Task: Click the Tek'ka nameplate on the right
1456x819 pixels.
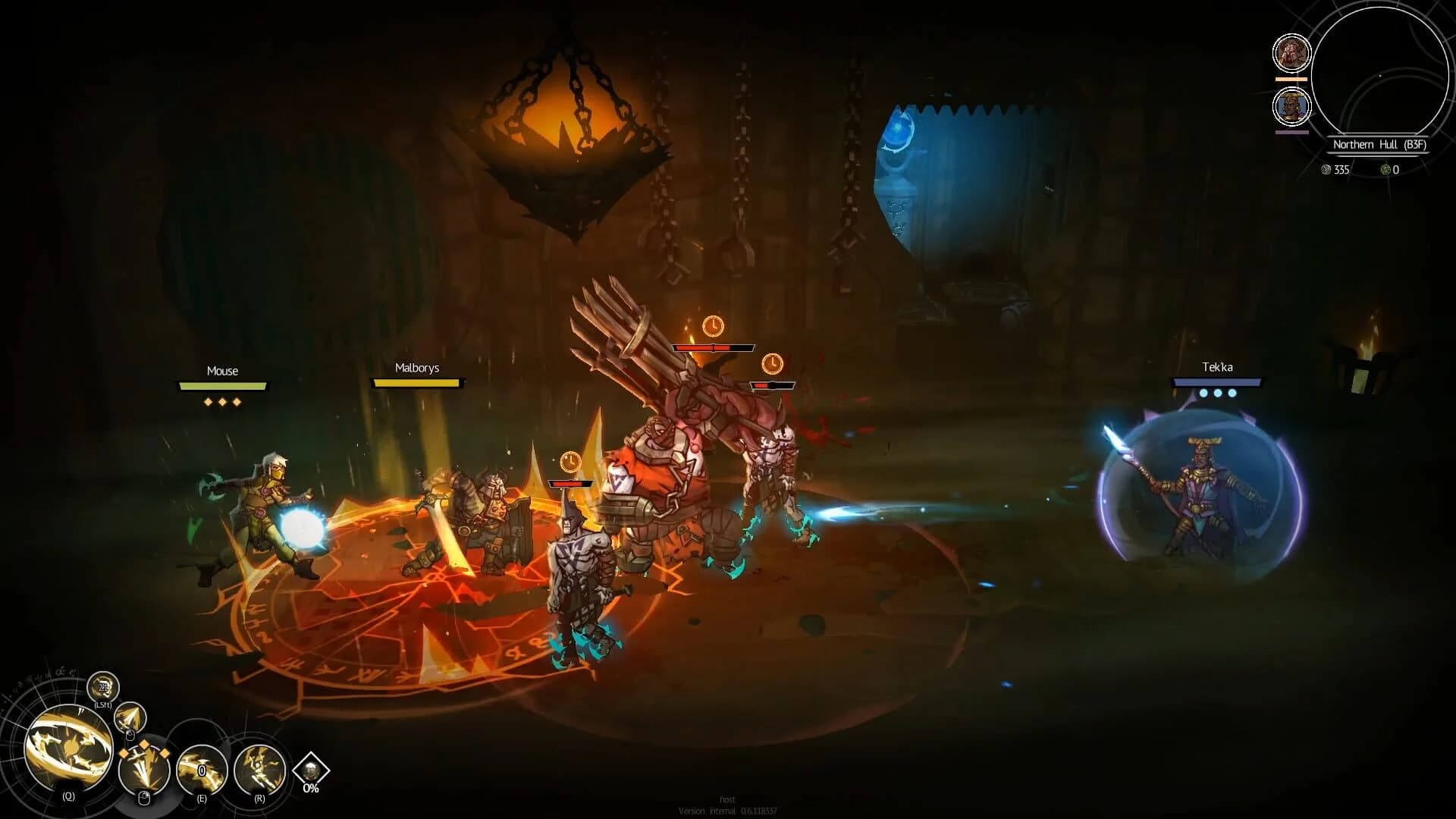Action: [1216, 366]
